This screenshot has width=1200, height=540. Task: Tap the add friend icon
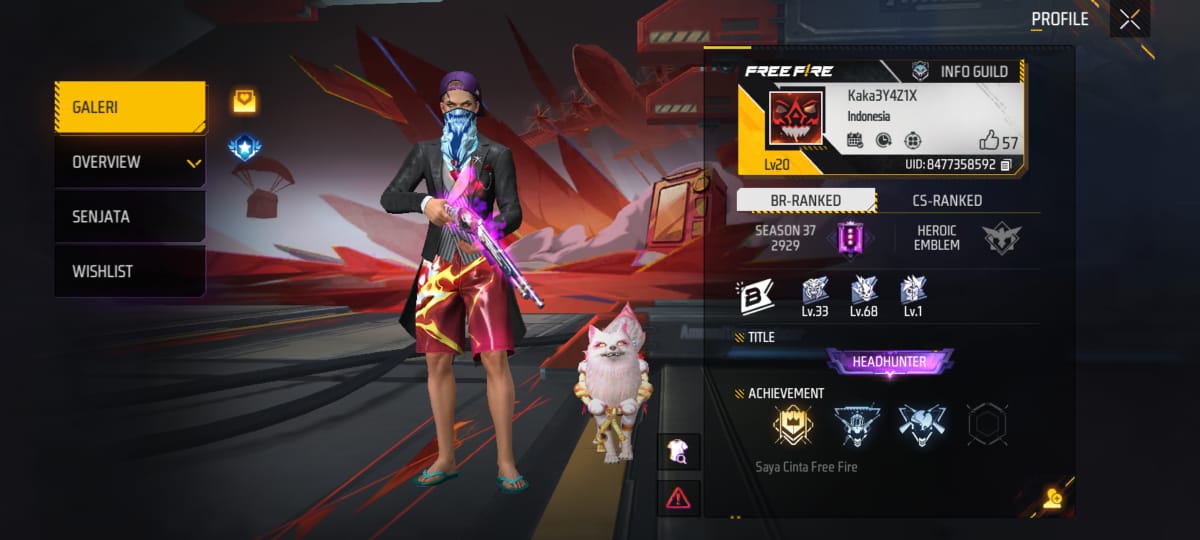(x=1051, y=499)
